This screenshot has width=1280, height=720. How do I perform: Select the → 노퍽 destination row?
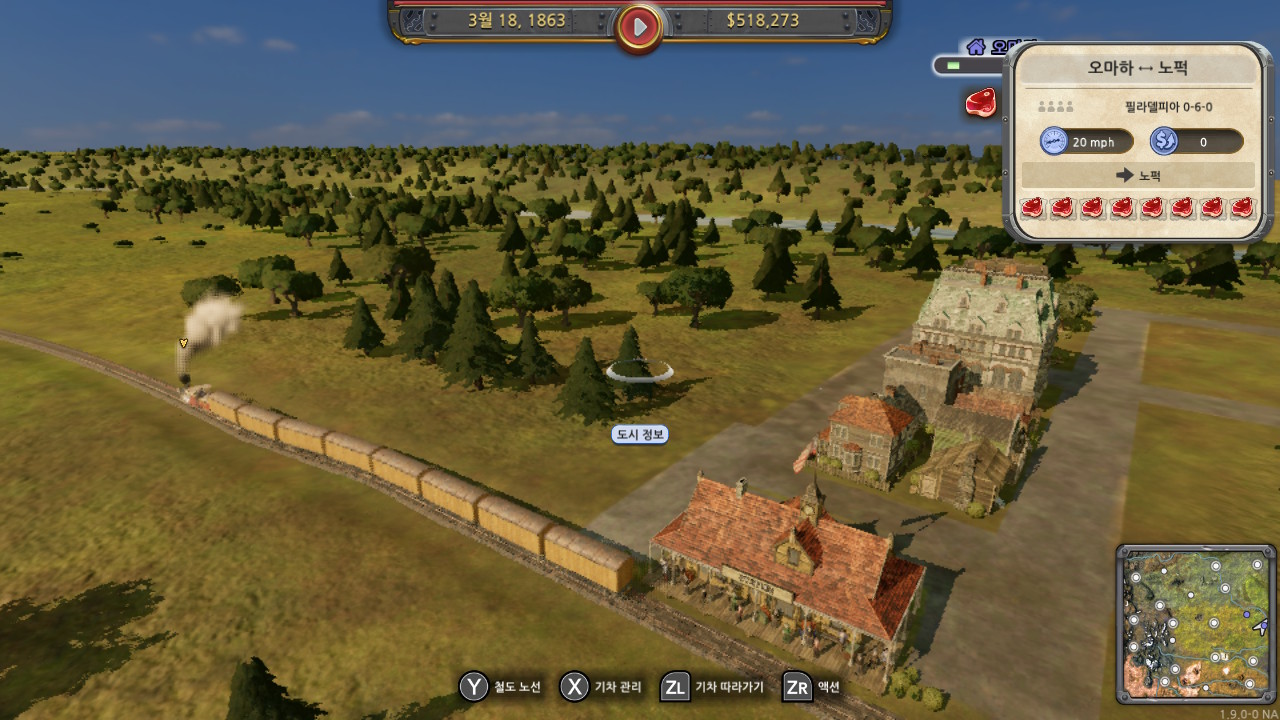tap(1138, 175)
